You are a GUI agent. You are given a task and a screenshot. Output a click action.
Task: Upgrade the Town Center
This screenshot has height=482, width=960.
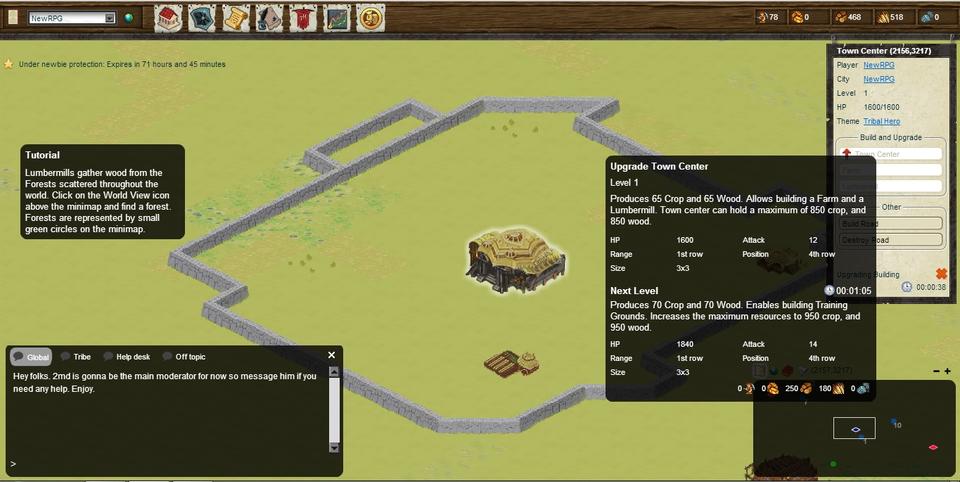click(890, 154)
